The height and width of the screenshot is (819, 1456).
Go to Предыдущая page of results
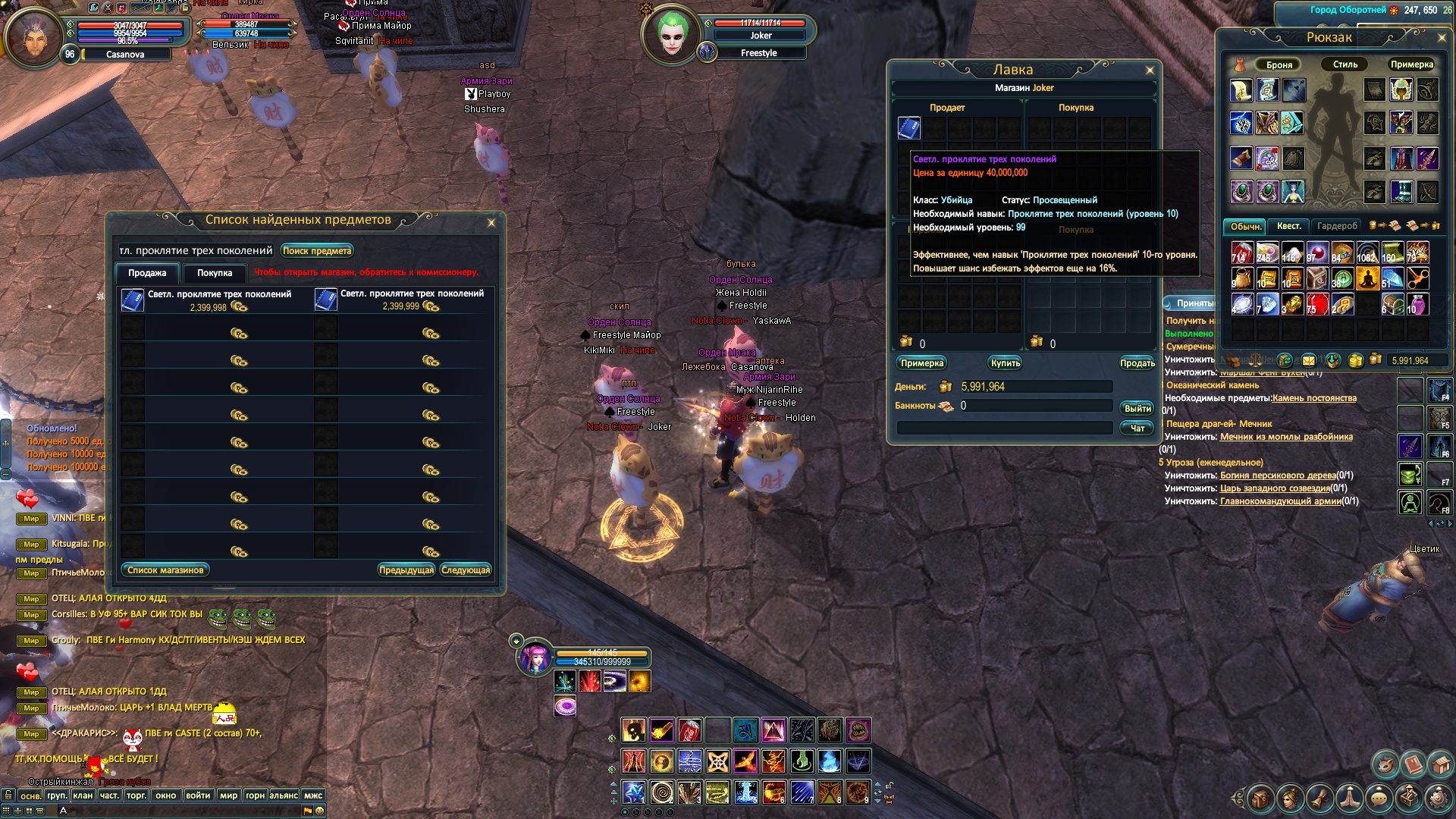[406, 570]
